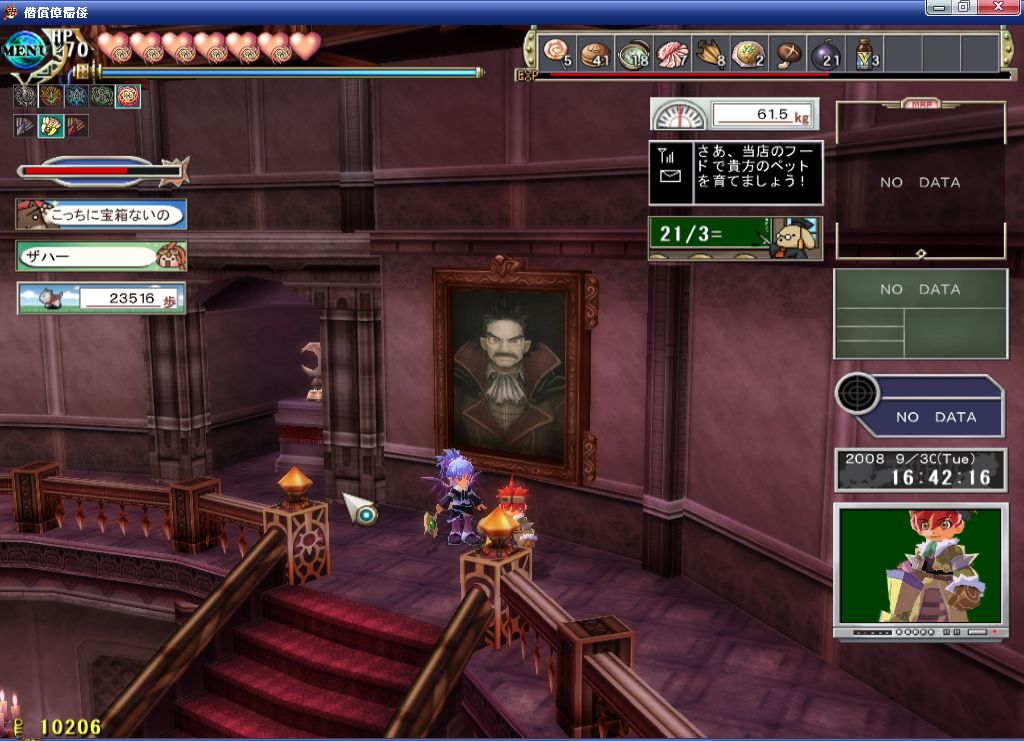
Task: Click the character portrait monitor
Action: pyautogui.click(x=920, y=566)
